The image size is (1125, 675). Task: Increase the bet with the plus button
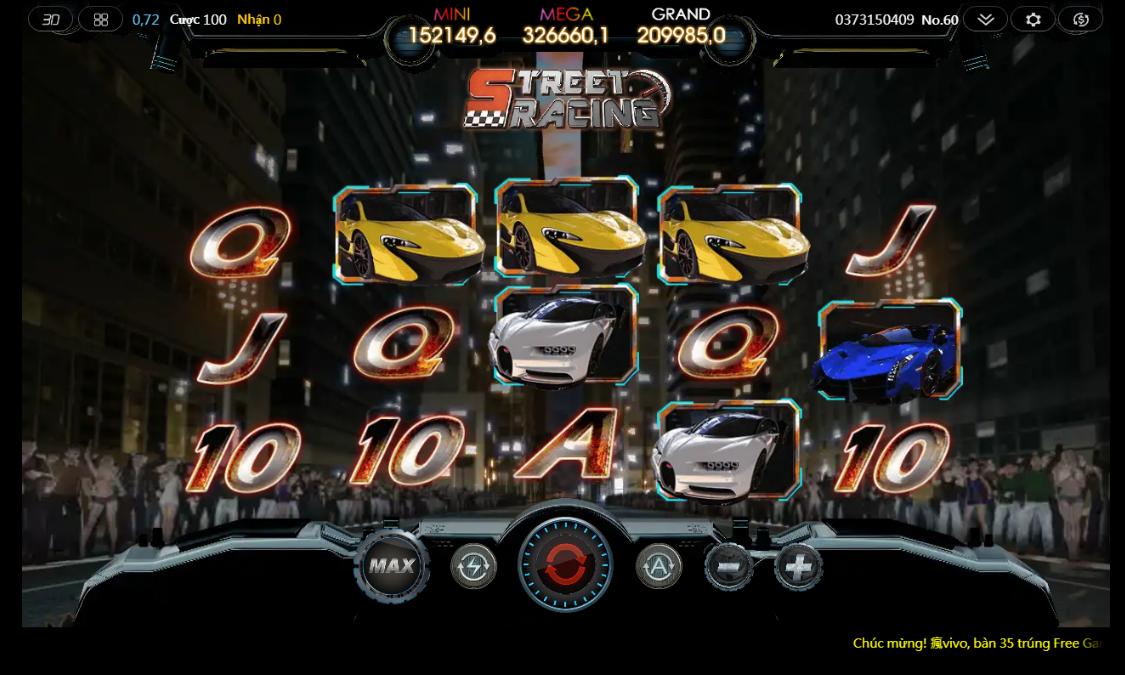[x=797, y=567]
